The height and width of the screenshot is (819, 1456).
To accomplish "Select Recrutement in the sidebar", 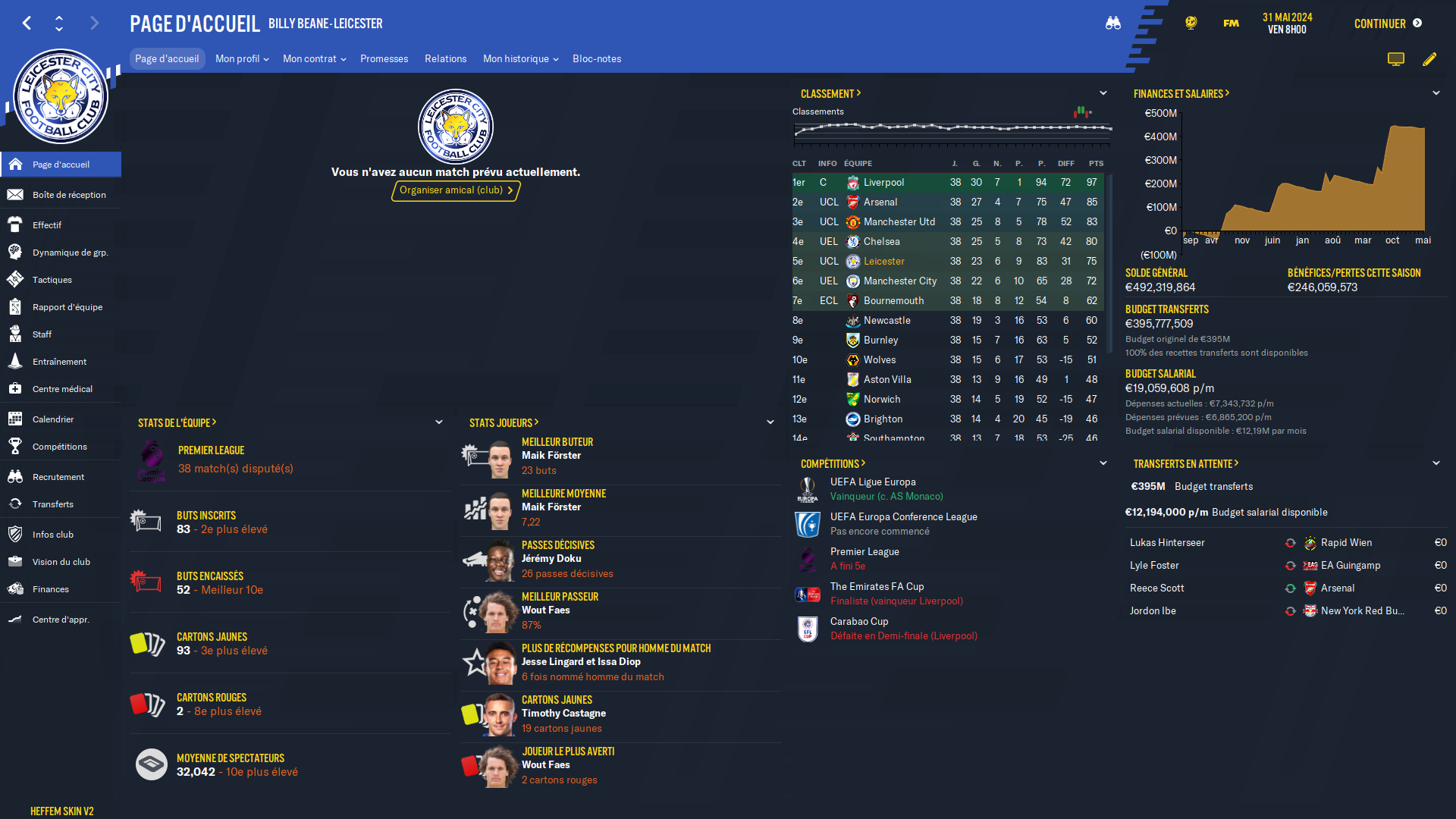I will [58, 477].
